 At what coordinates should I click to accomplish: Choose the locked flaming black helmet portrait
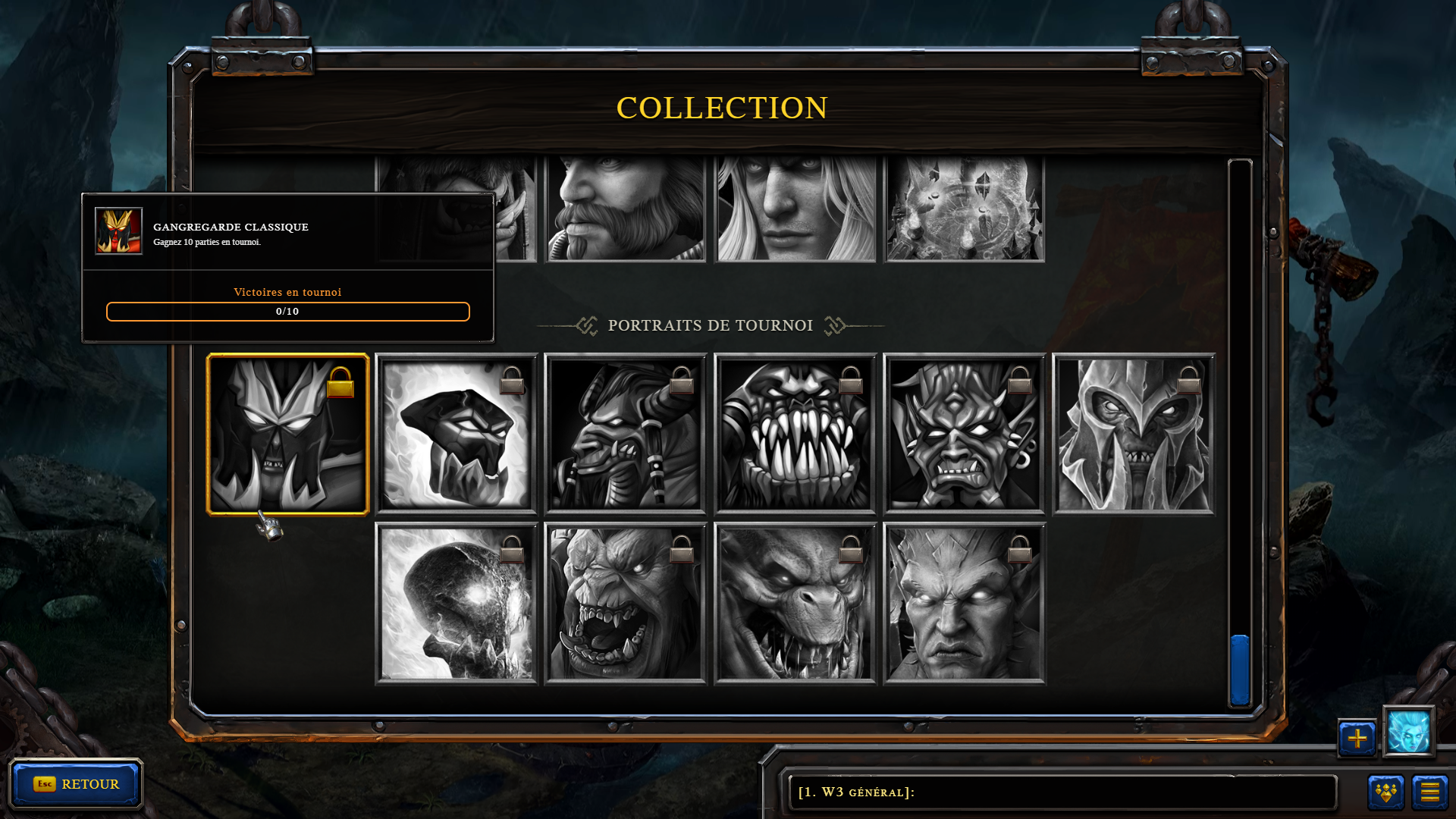pyautogui.click(x=457, y=435)
